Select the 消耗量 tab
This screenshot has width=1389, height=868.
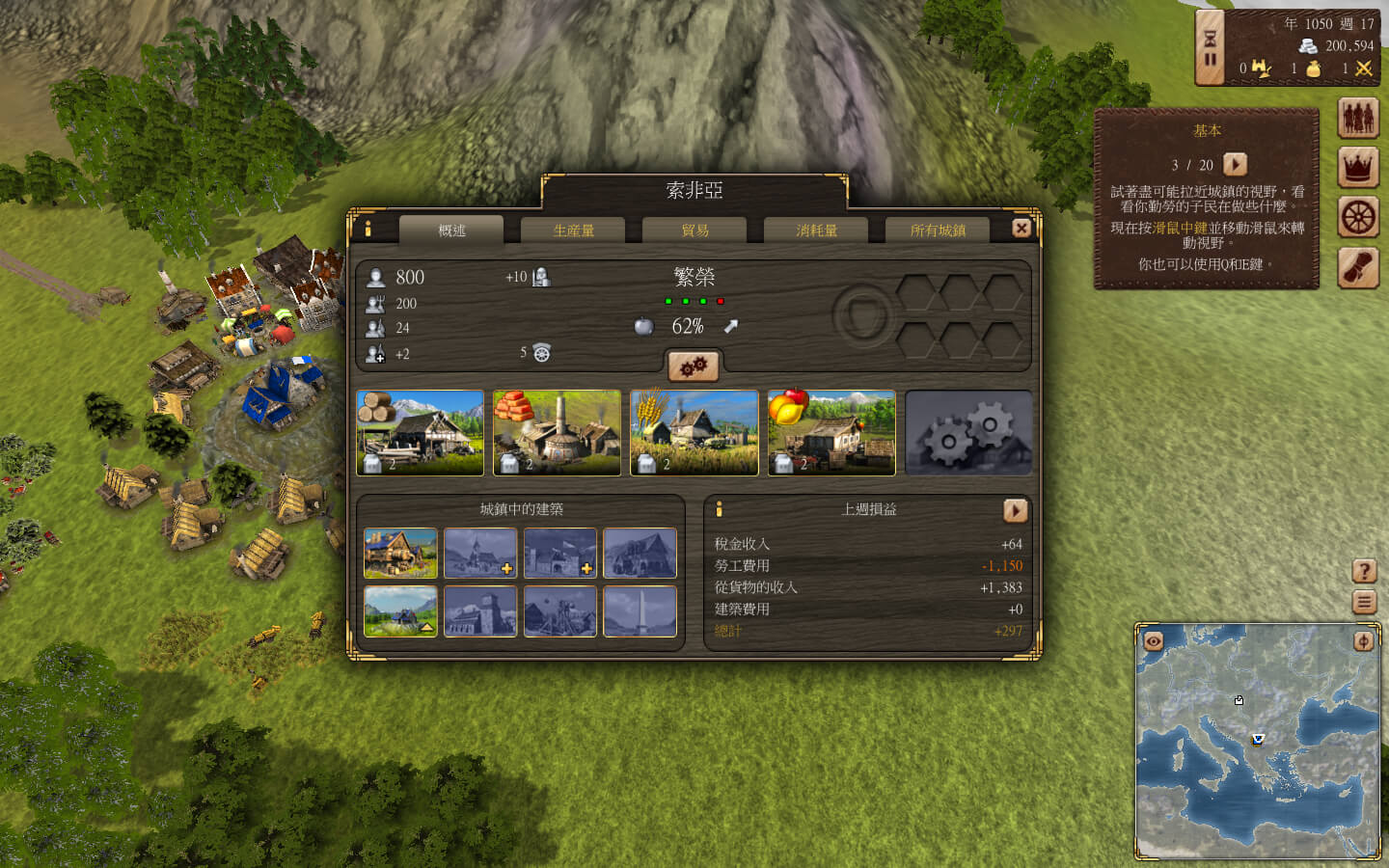816,231
